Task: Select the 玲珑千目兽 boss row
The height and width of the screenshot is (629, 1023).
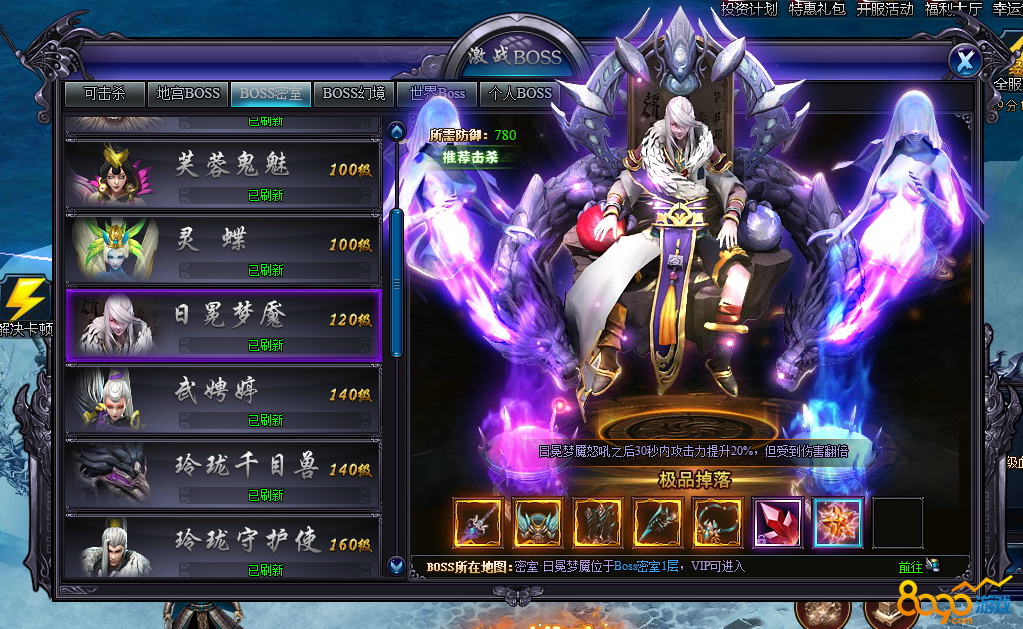Action: (222, 474)
